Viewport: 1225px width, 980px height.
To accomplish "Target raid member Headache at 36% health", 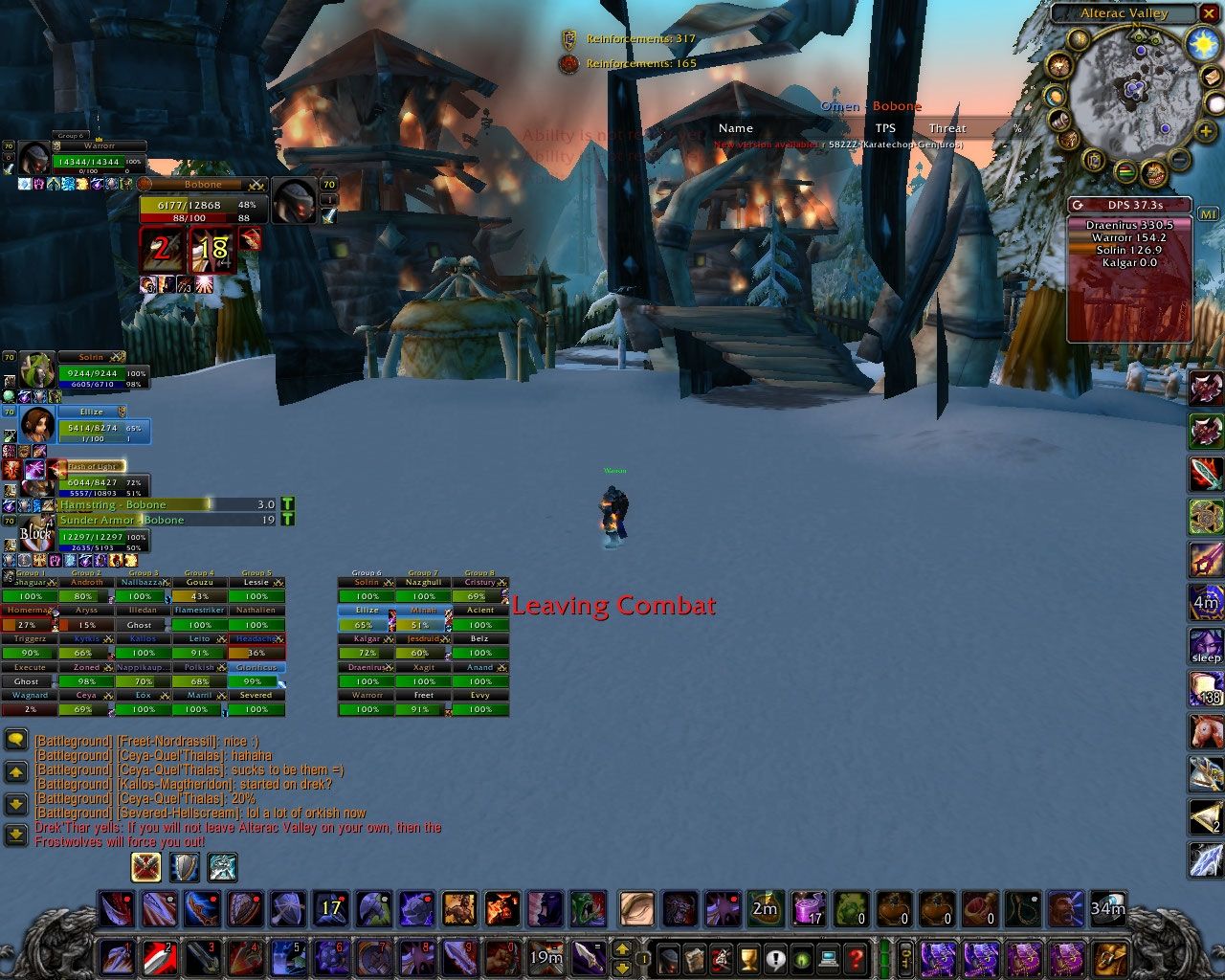I will (x=256, y=653).
